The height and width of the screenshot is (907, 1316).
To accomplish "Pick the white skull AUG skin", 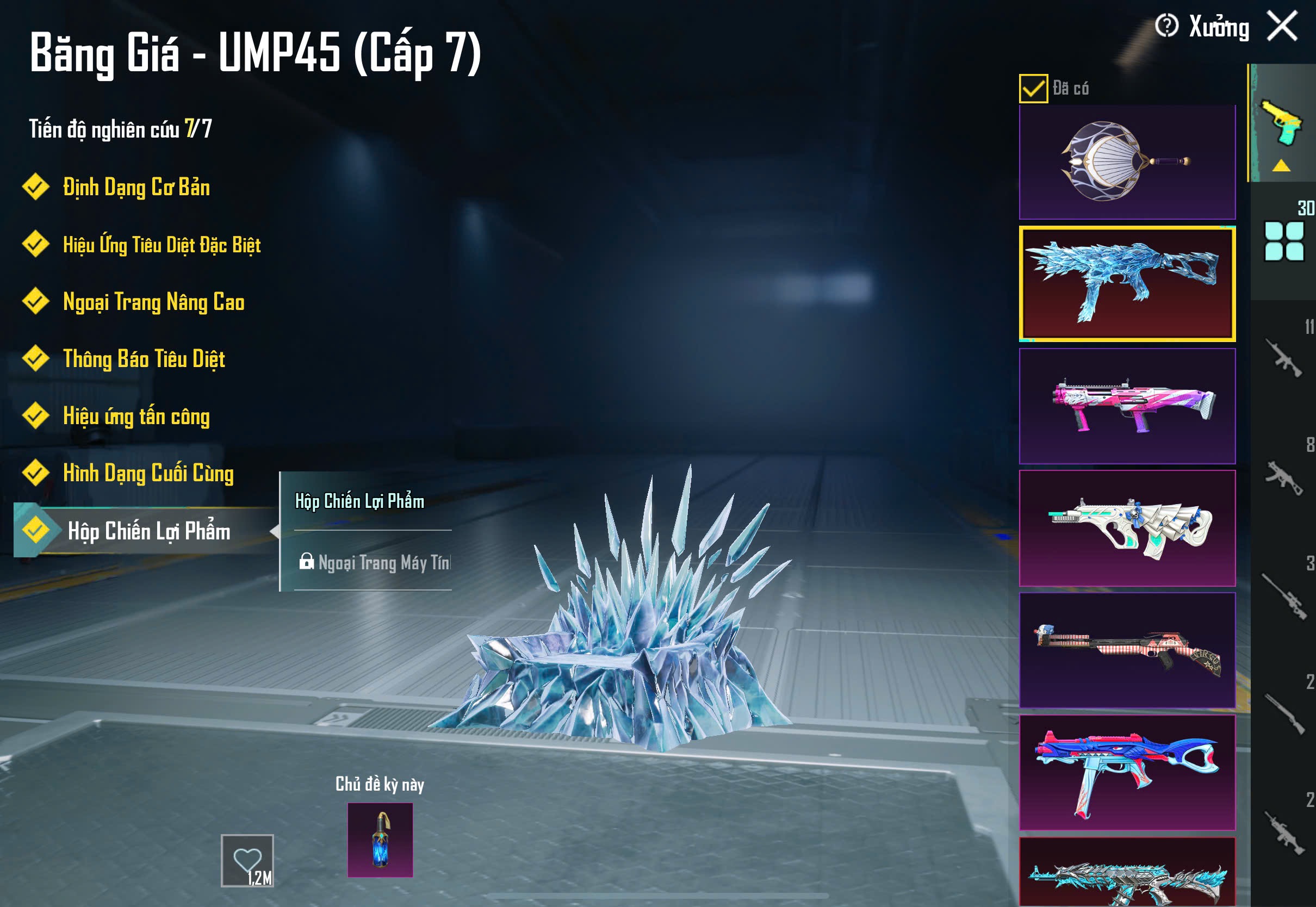I will pos(1127,528).
